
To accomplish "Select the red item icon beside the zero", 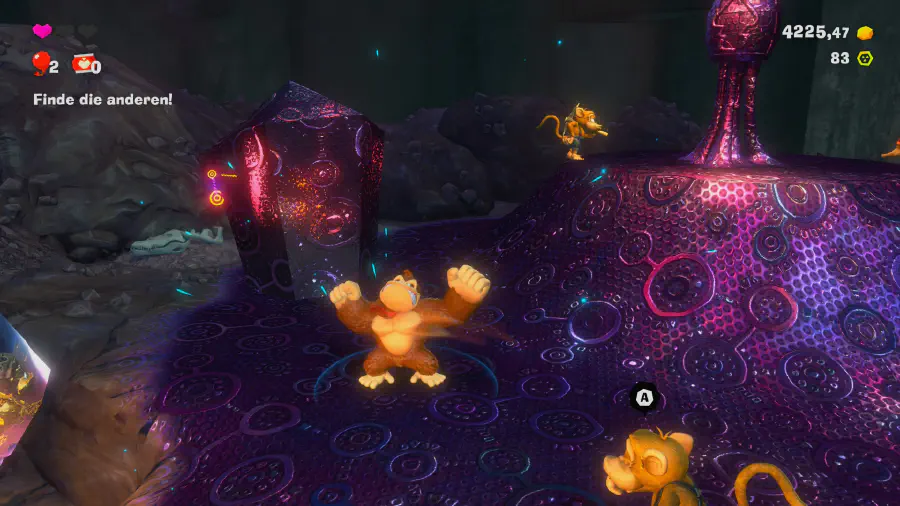I will point(81,65).
